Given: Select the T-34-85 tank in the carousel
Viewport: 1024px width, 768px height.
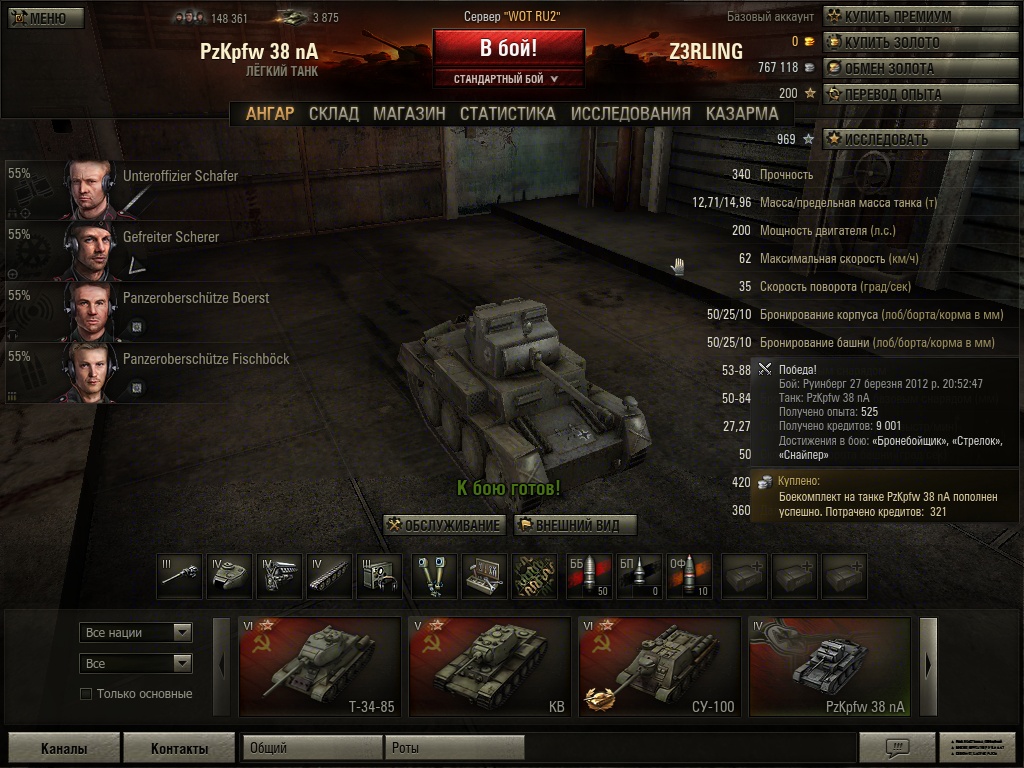Looking at the screenshot, I should coord(321,667).
